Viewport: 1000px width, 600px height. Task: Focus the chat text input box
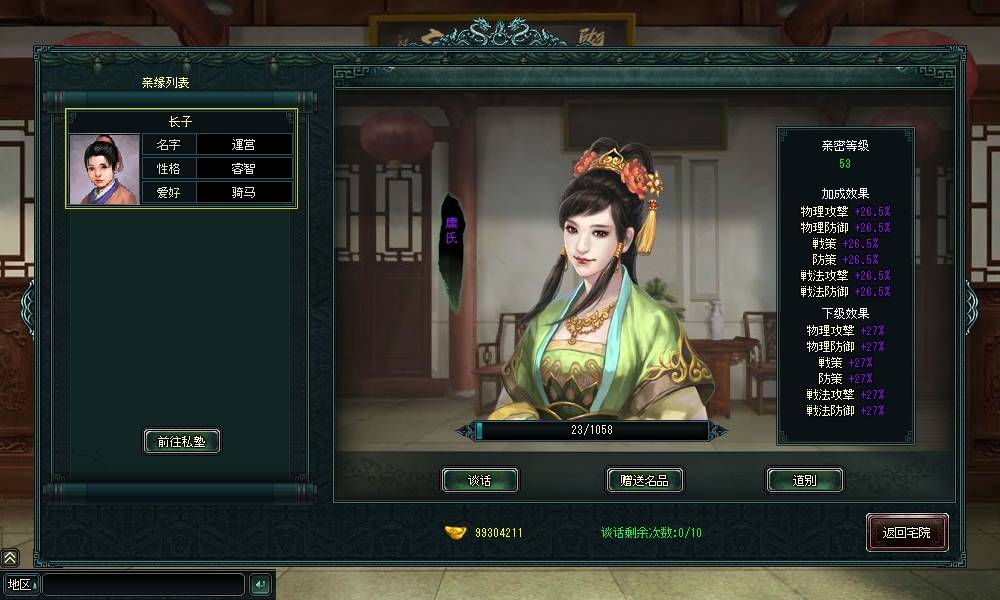pos(143,584)
